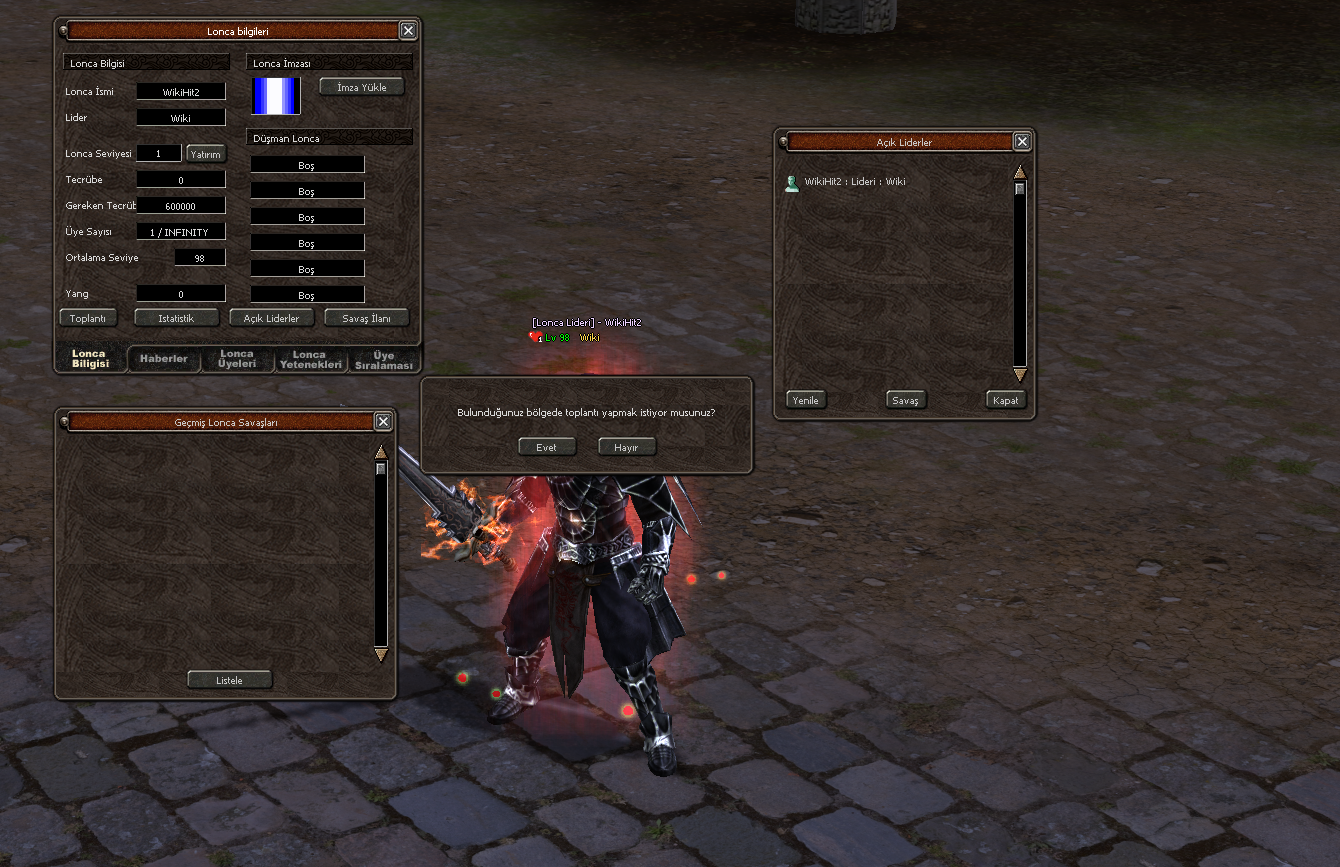Select the Lonca Yetenekleri tab
1340x867 pixels.
[x=310, y=359]
